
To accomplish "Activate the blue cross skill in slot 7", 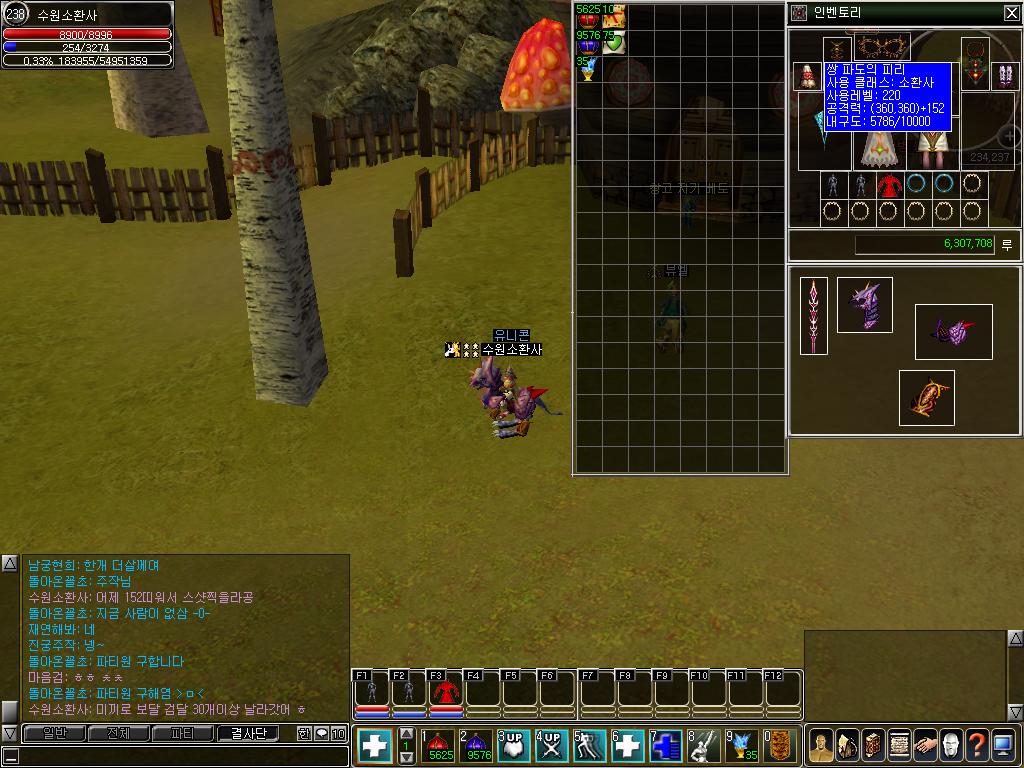I will 666,746.
